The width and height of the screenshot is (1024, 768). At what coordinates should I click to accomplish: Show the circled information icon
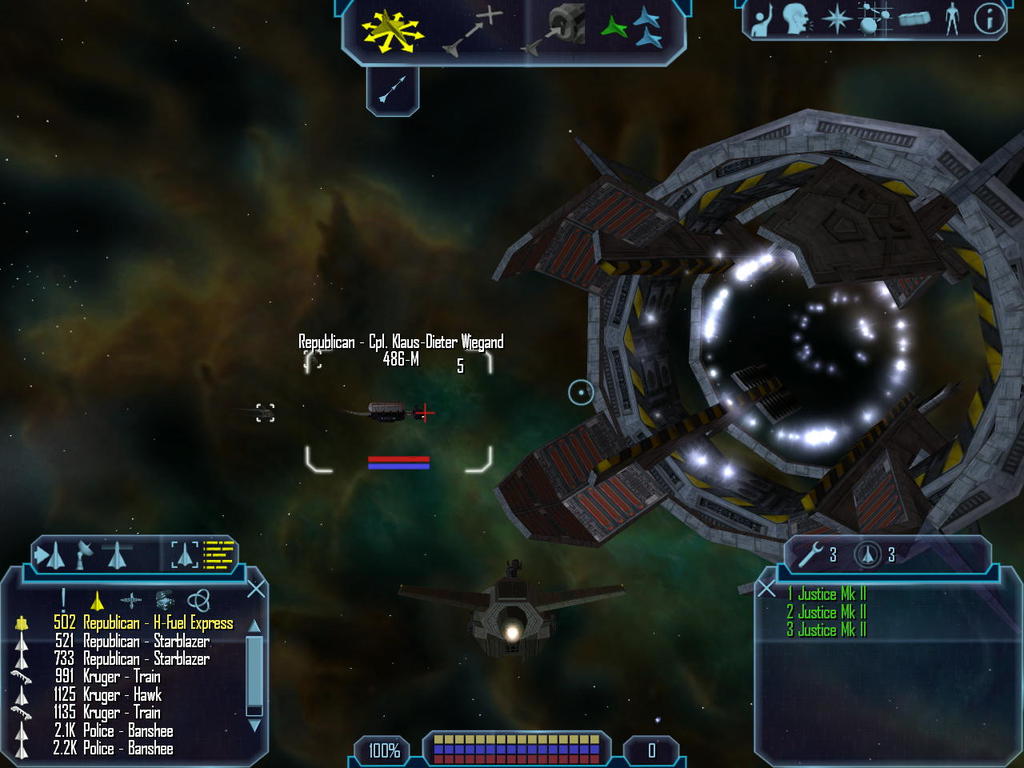pos(989,20)
